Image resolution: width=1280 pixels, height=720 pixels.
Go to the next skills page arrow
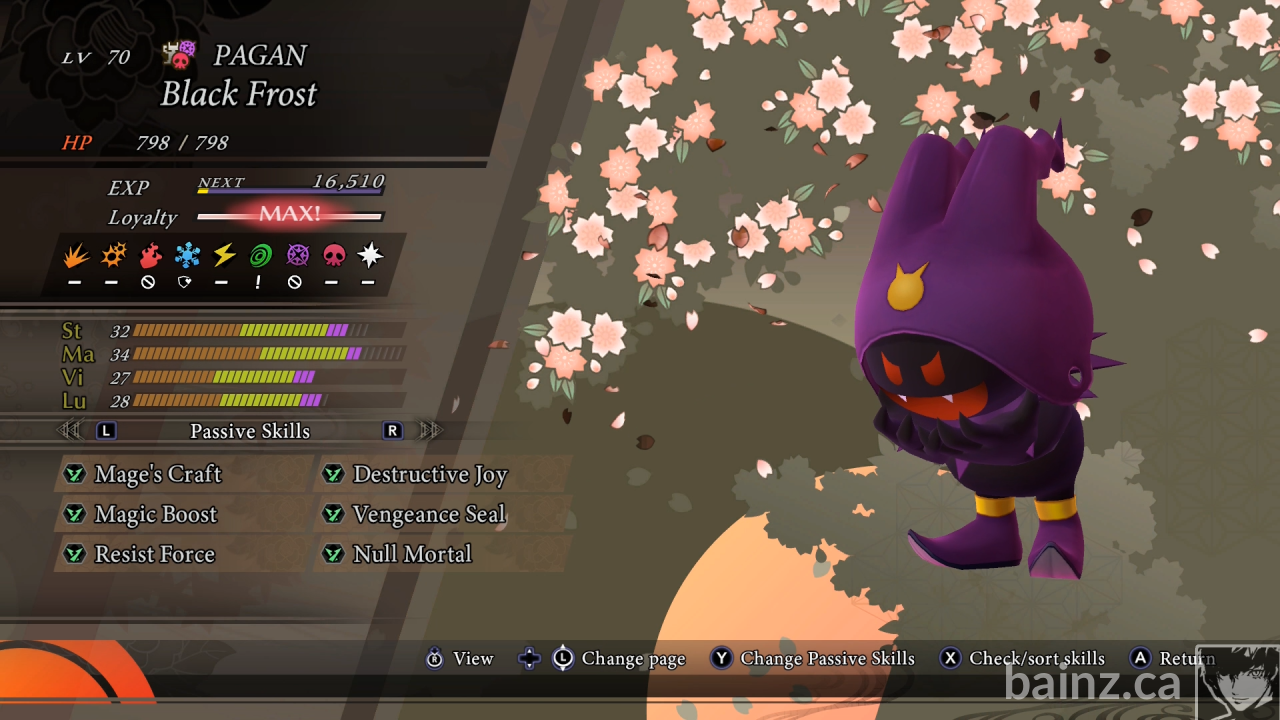(x=431, y=431)
